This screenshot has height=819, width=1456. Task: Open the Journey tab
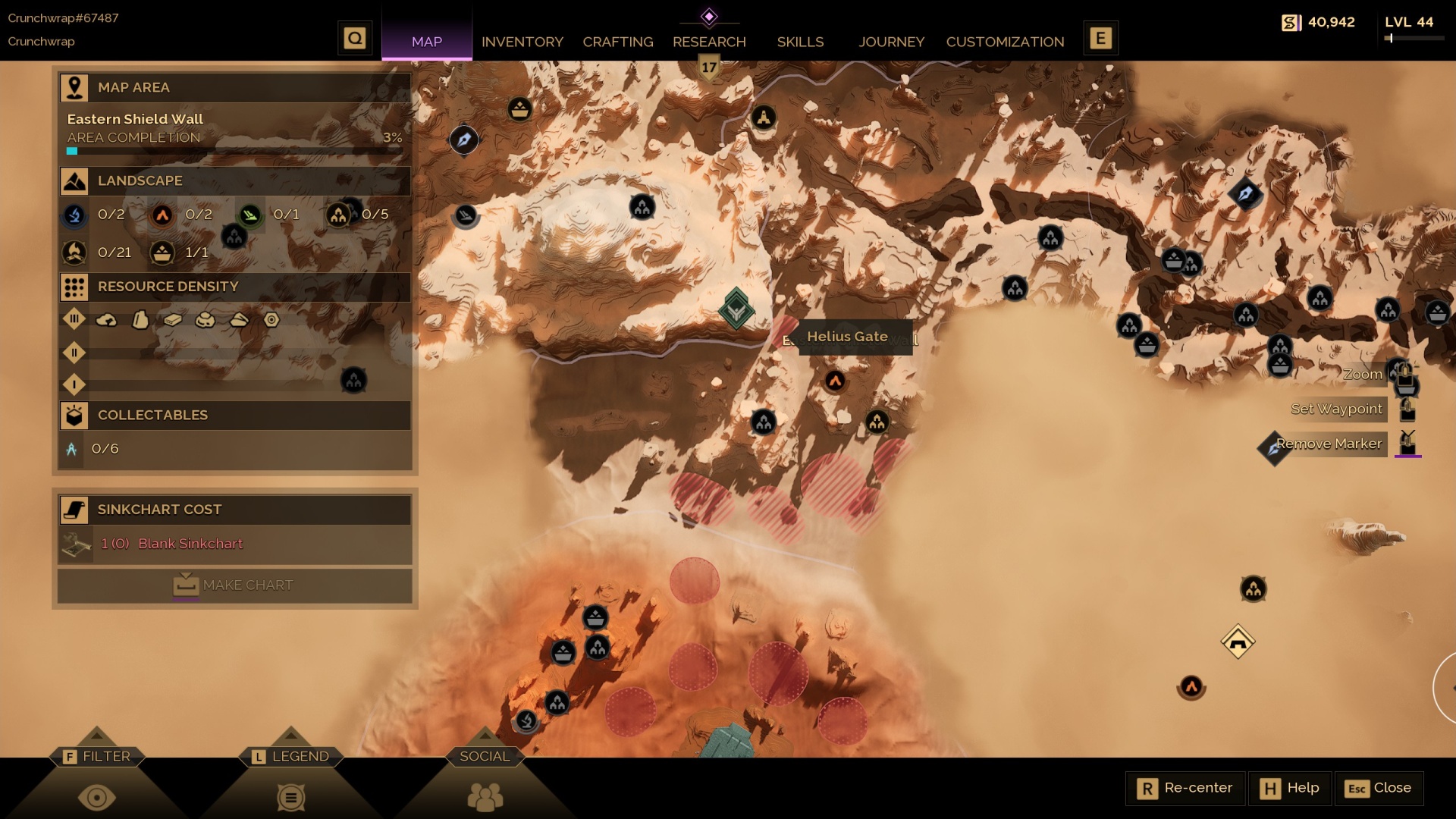(891, 42)
